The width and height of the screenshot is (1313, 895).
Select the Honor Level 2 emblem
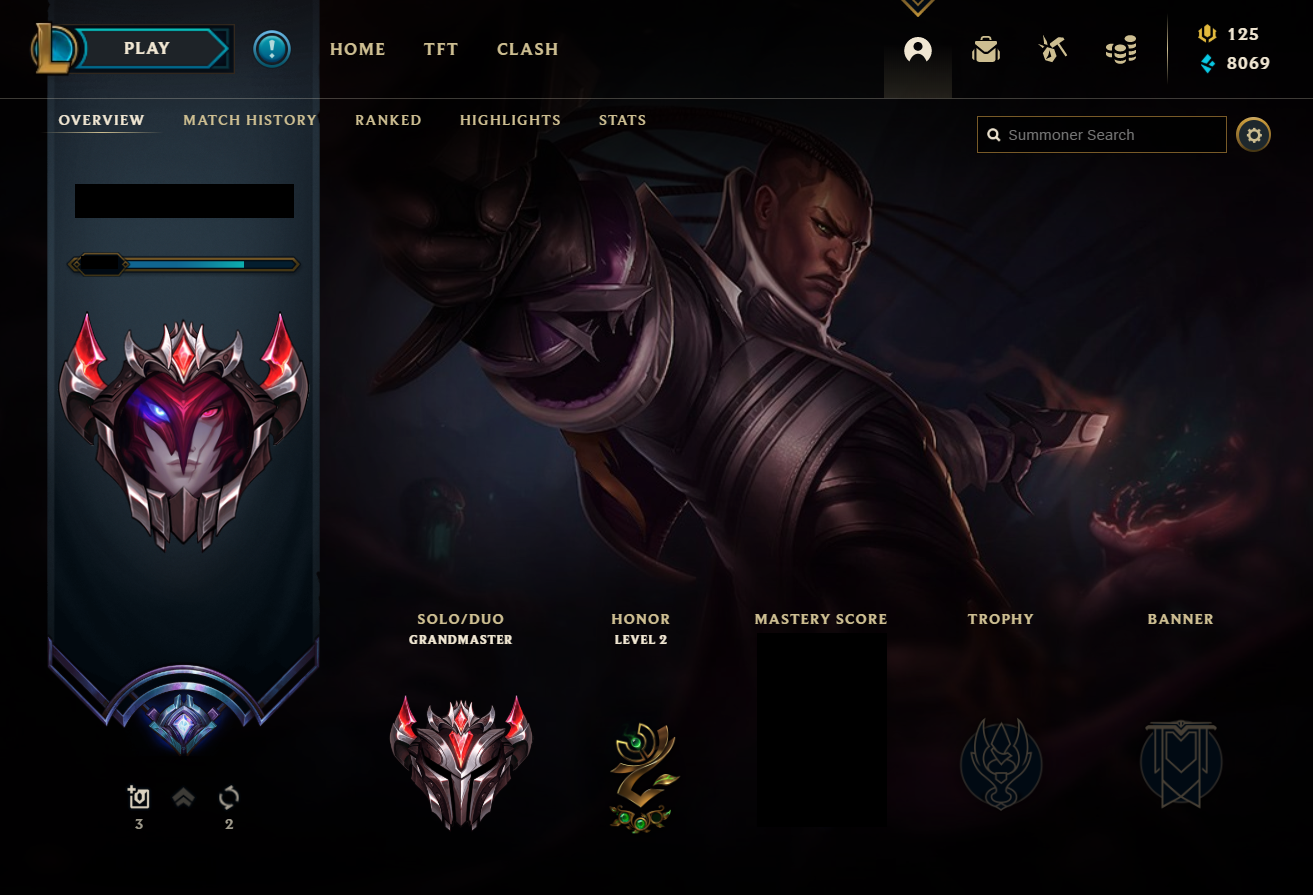point(641,777)
